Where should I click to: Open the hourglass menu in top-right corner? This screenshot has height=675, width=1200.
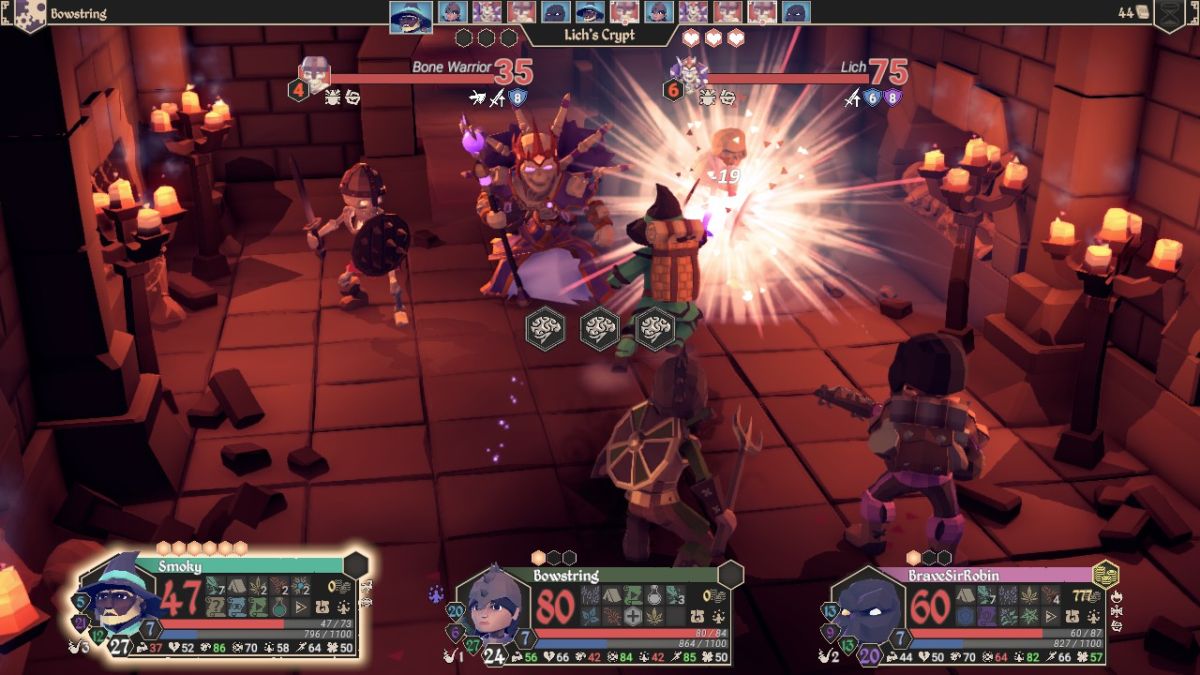tap(1168, 14)
